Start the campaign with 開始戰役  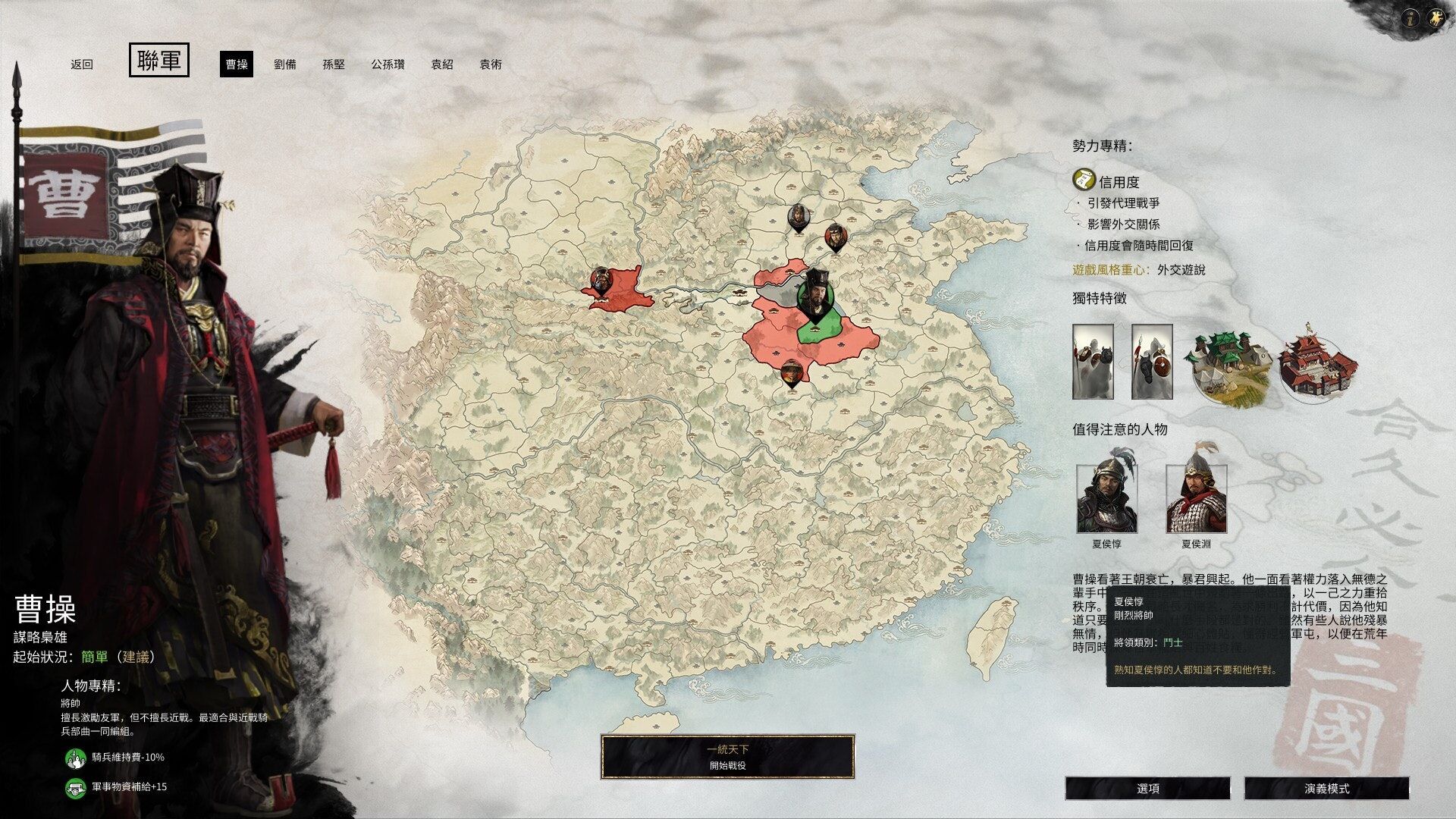[x=727, y=757]
